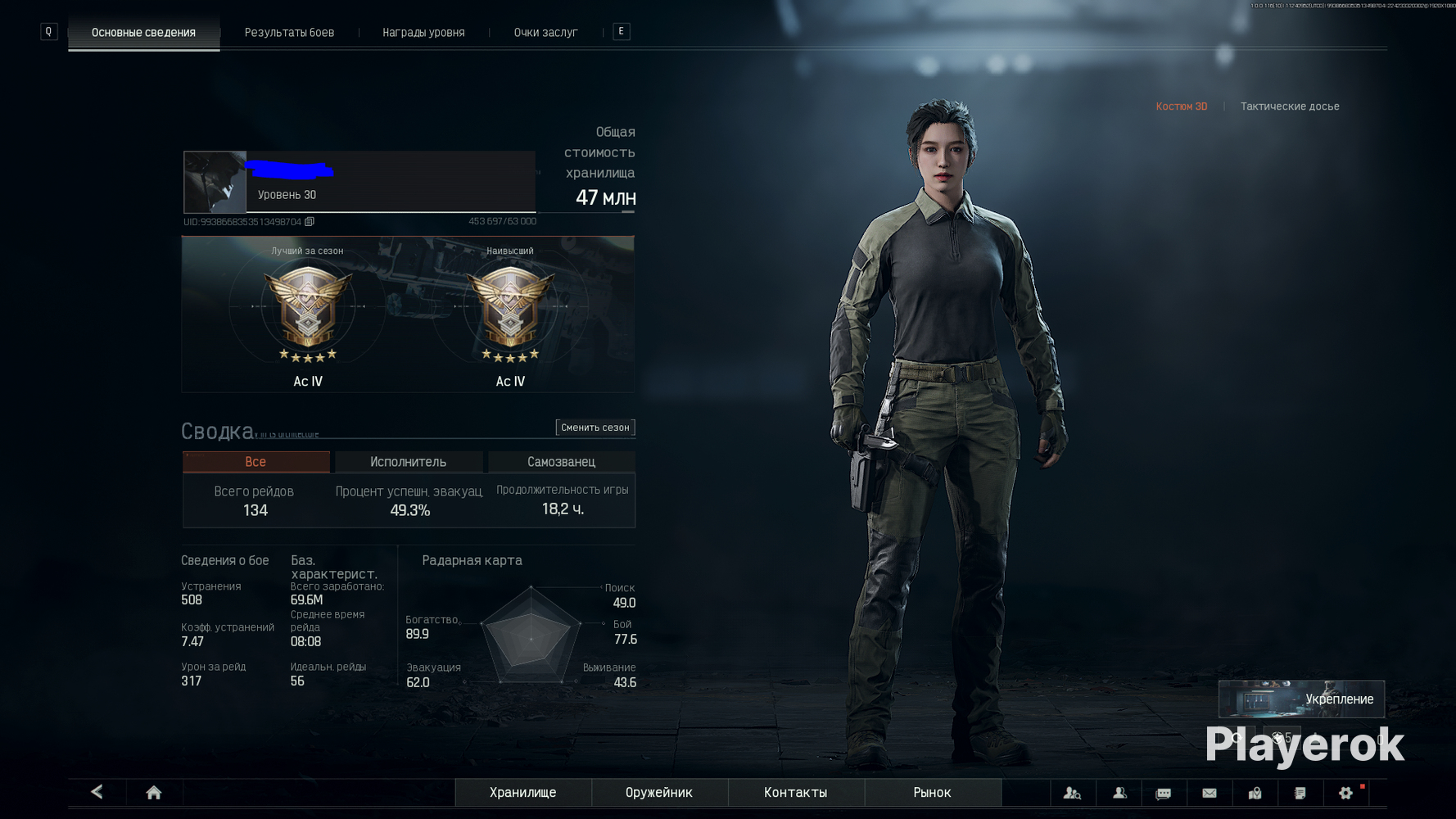Switch to the Результаты боев tab
Screen dimensions: 1456x819
pos(289,33)
